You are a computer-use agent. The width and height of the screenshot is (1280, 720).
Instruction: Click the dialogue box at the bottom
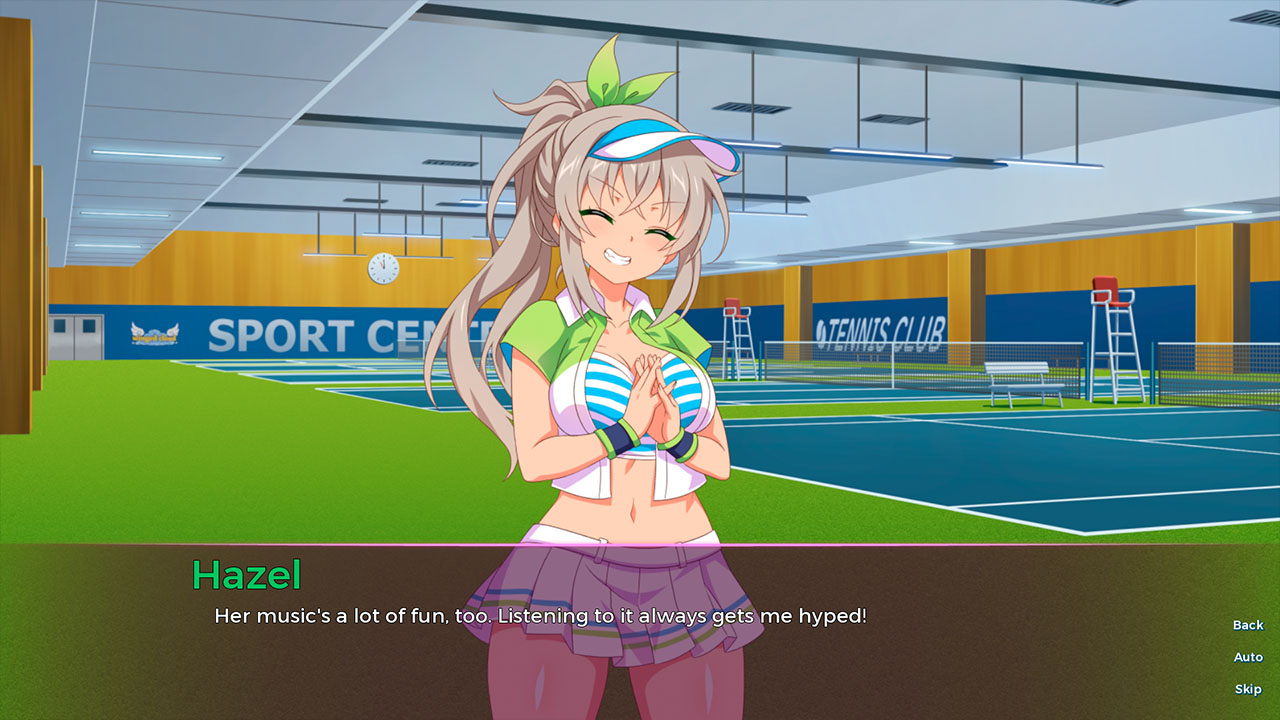640,630
